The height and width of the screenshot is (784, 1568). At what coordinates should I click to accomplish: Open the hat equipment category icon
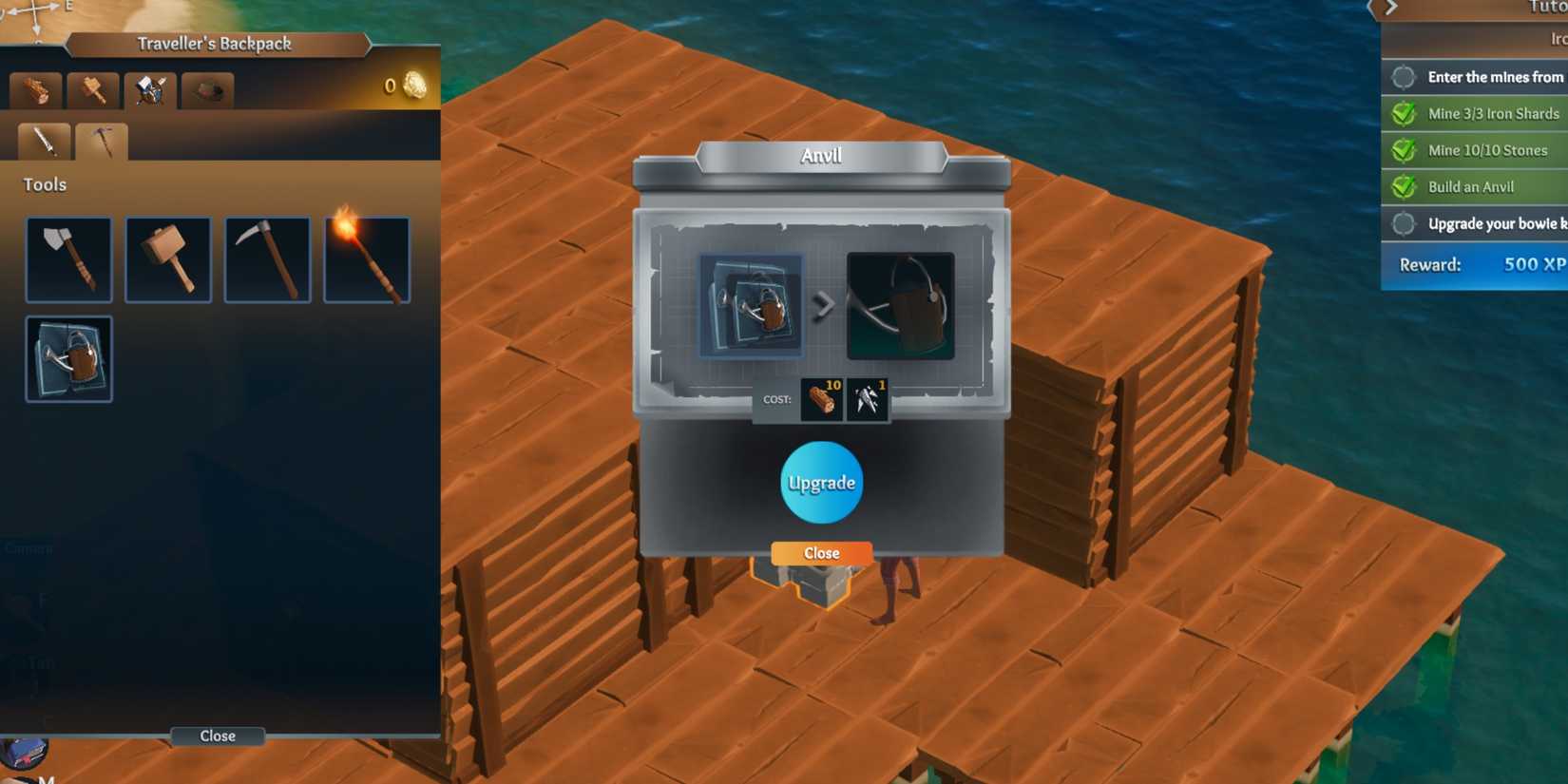pos(208,90)
